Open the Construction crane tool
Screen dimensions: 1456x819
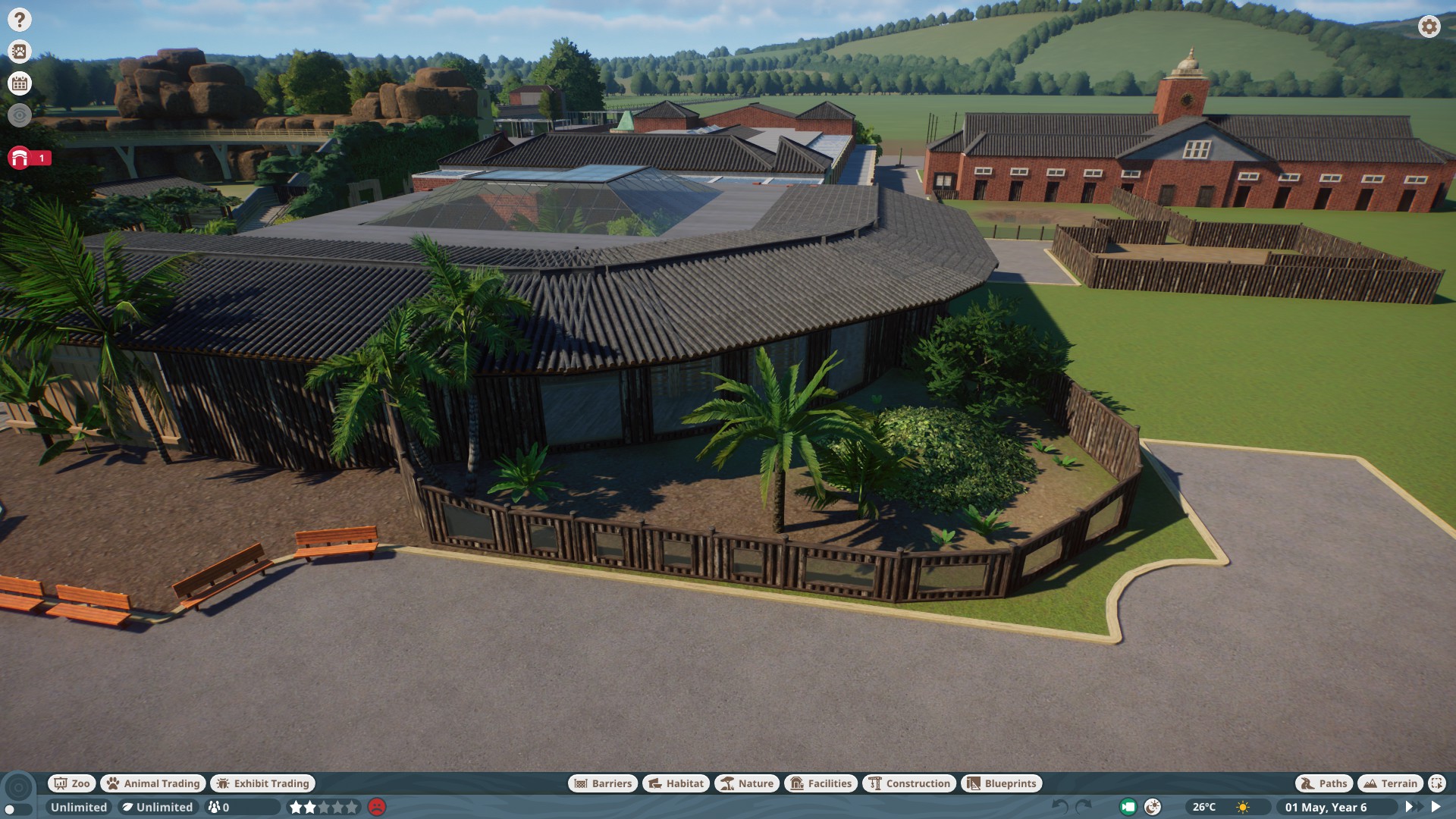(x=908, y=783)
